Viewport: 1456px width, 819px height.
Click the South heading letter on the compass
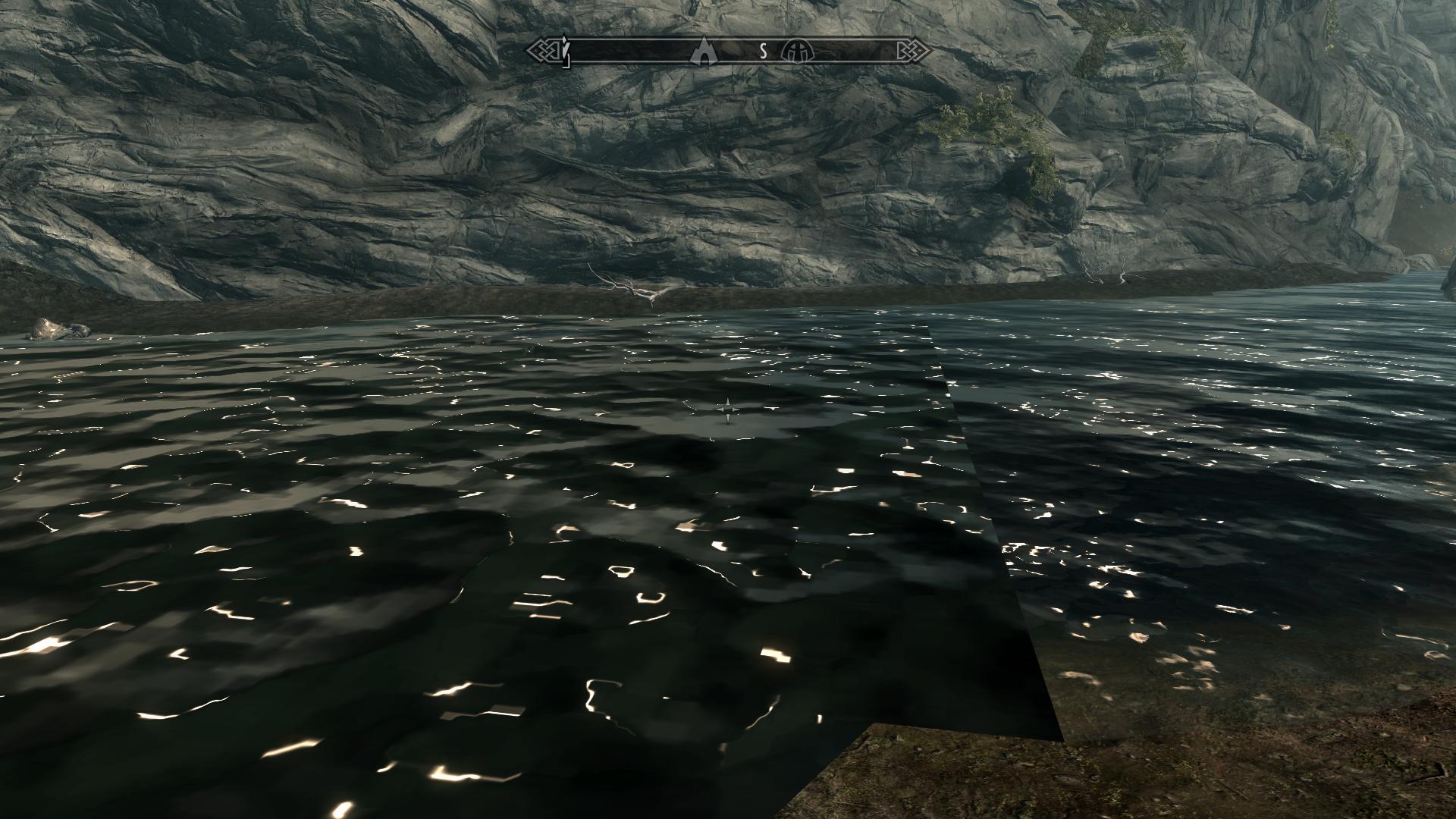764,52
